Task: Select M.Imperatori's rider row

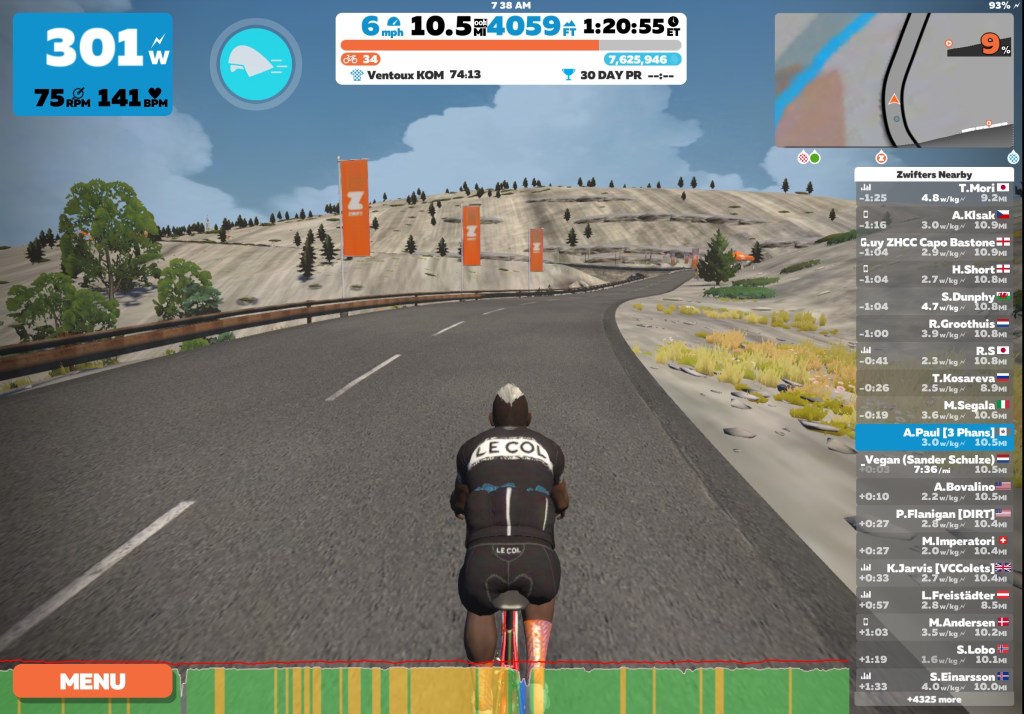Action: pos(934,546)
